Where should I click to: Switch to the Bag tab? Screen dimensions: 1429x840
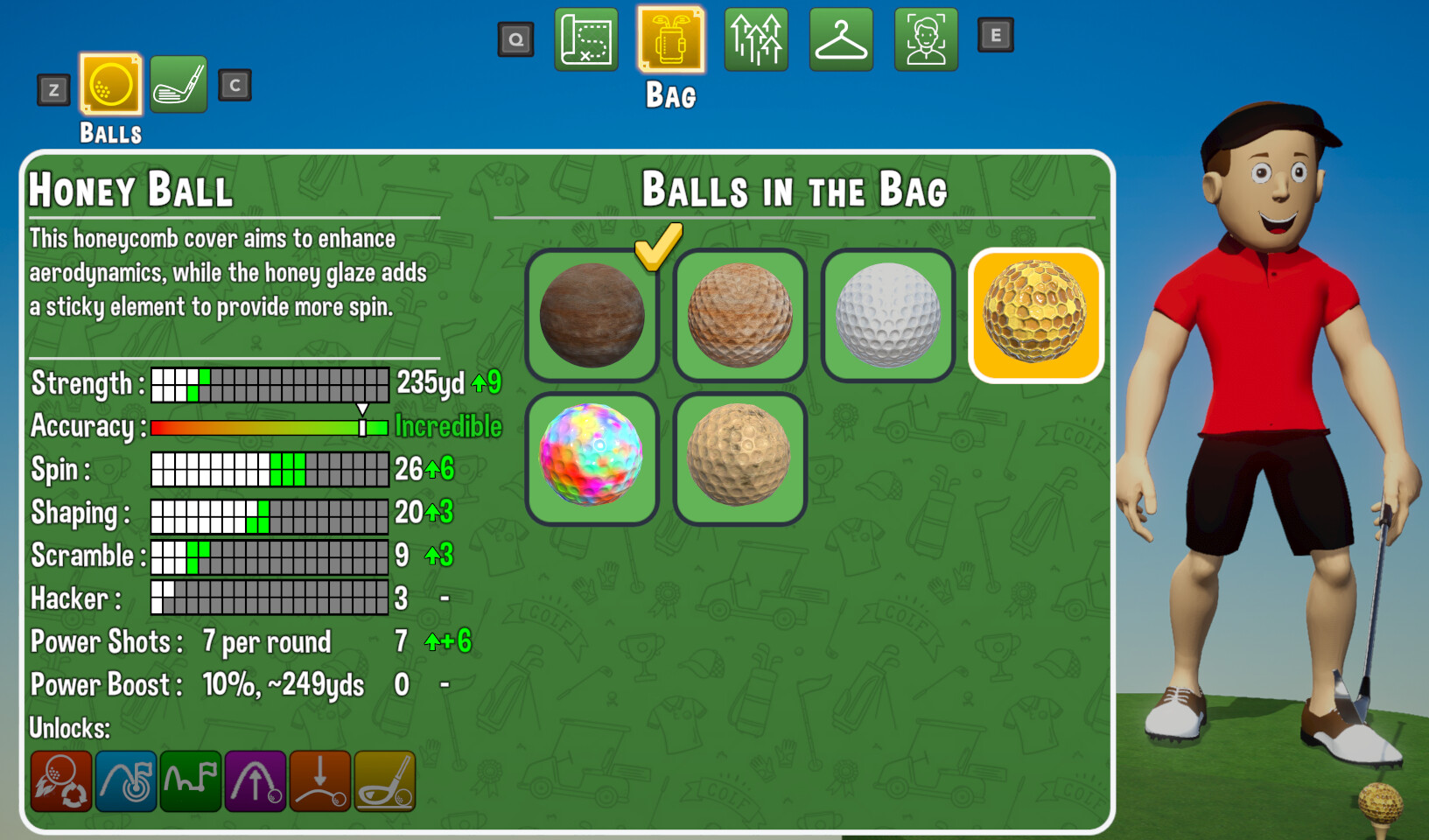click(671, 39)
